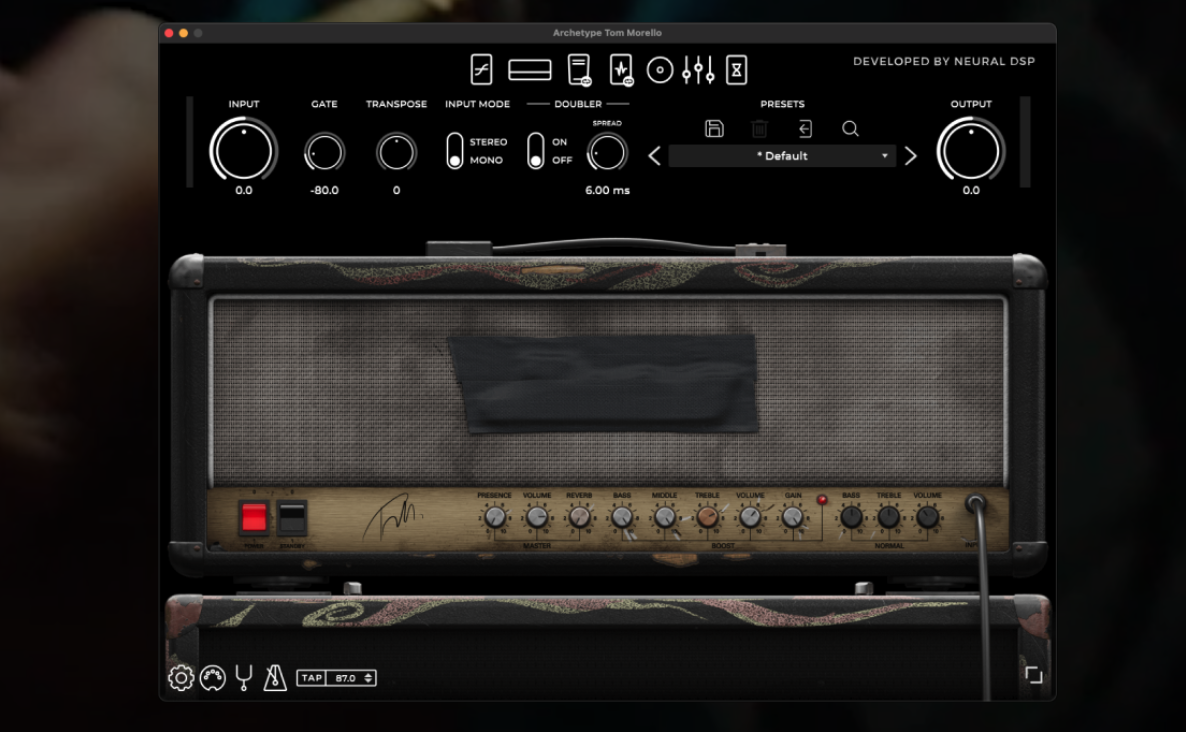
Task: Close the plugin window with red button
Action: pos(169,33)
